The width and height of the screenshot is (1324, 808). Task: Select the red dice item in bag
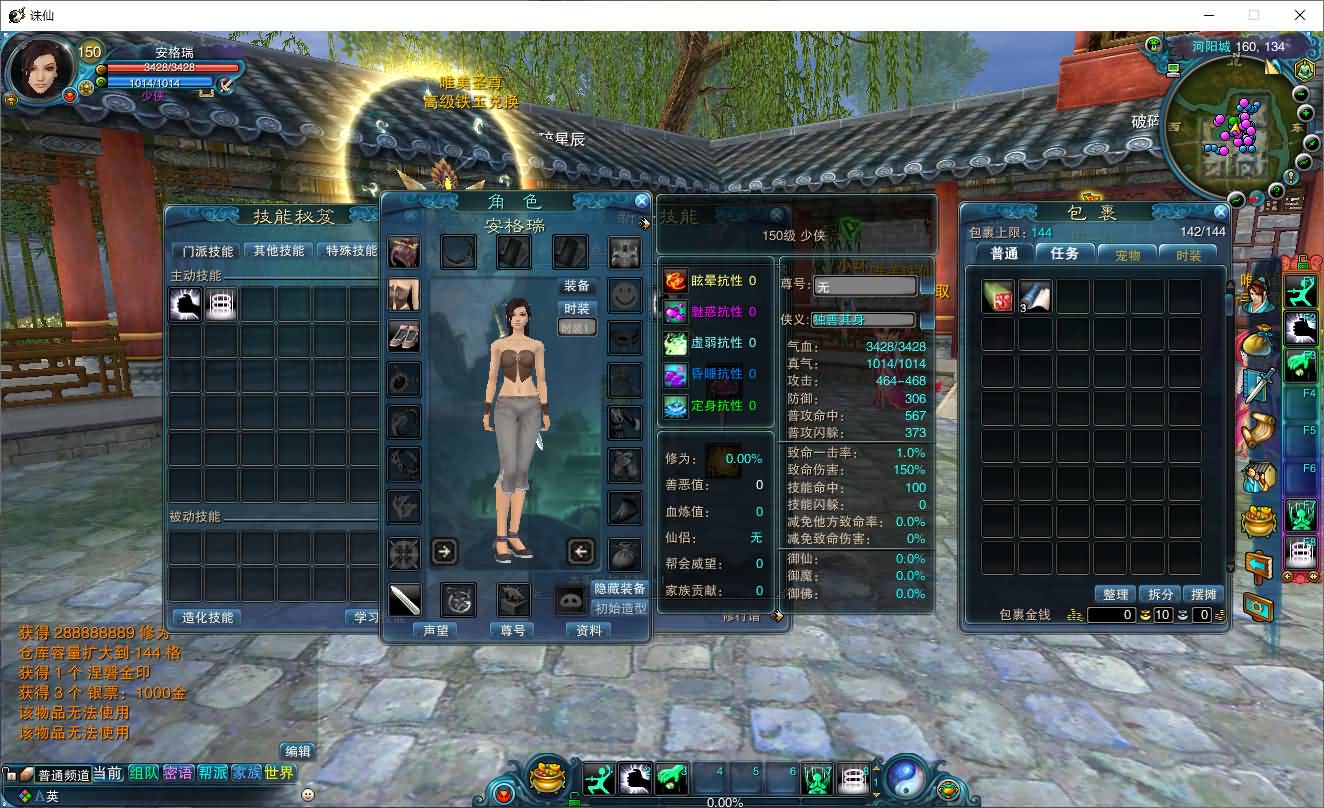[998, 296]
